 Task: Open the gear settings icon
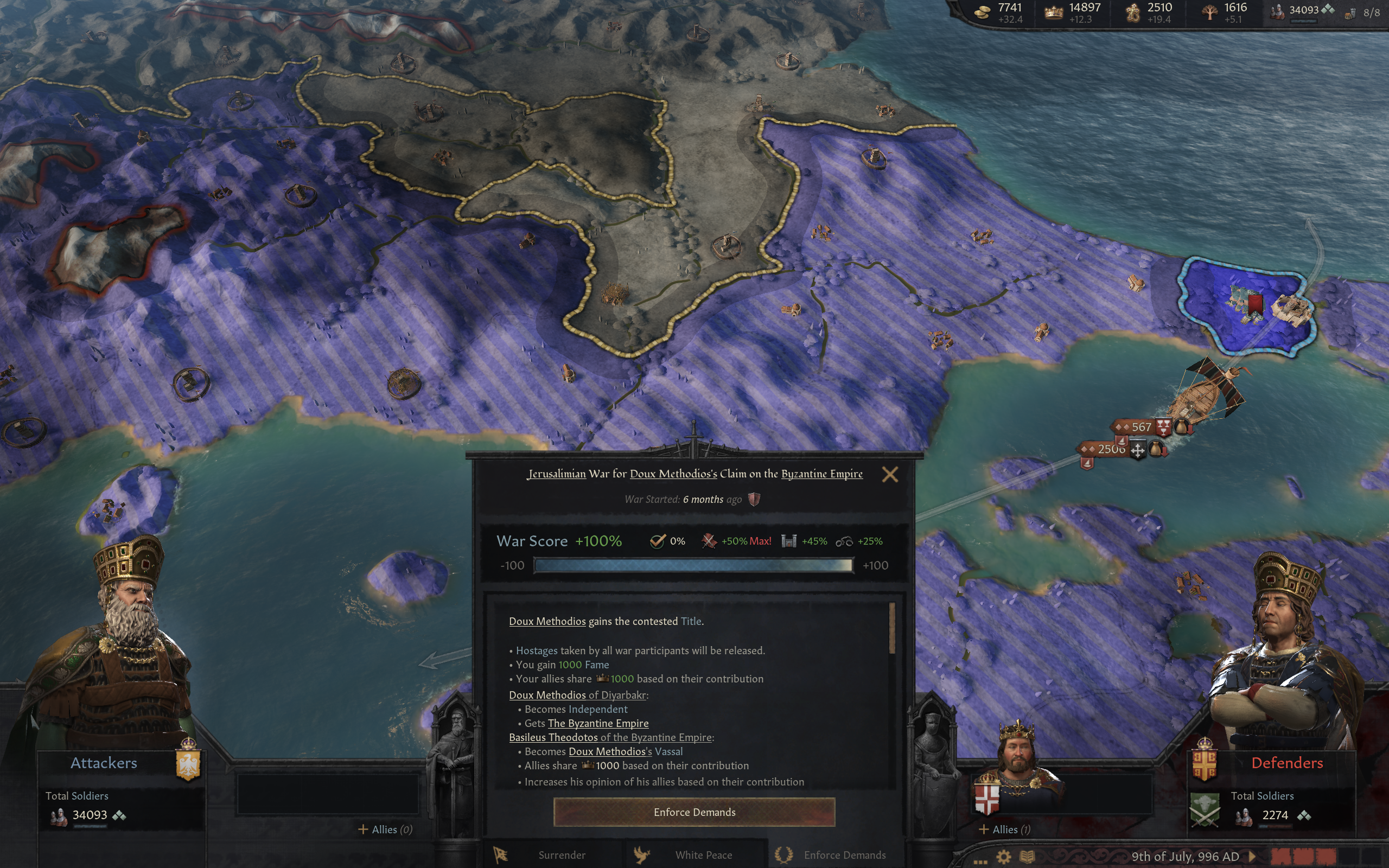click(1003, 857)
